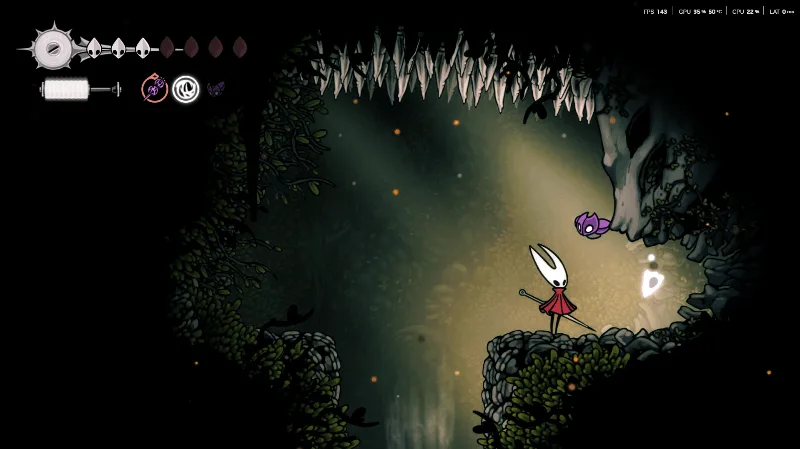800x449 pixels.
Task: Select the orange-ringed purple tool icon
Action: (154, 89)
